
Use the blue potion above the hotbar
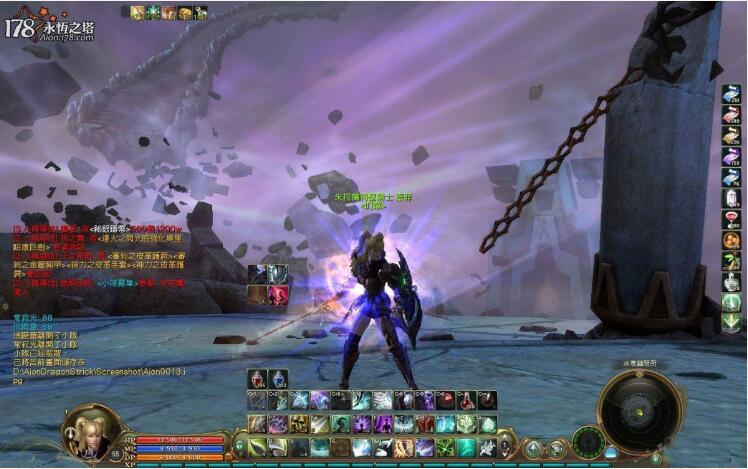[277, 380]
